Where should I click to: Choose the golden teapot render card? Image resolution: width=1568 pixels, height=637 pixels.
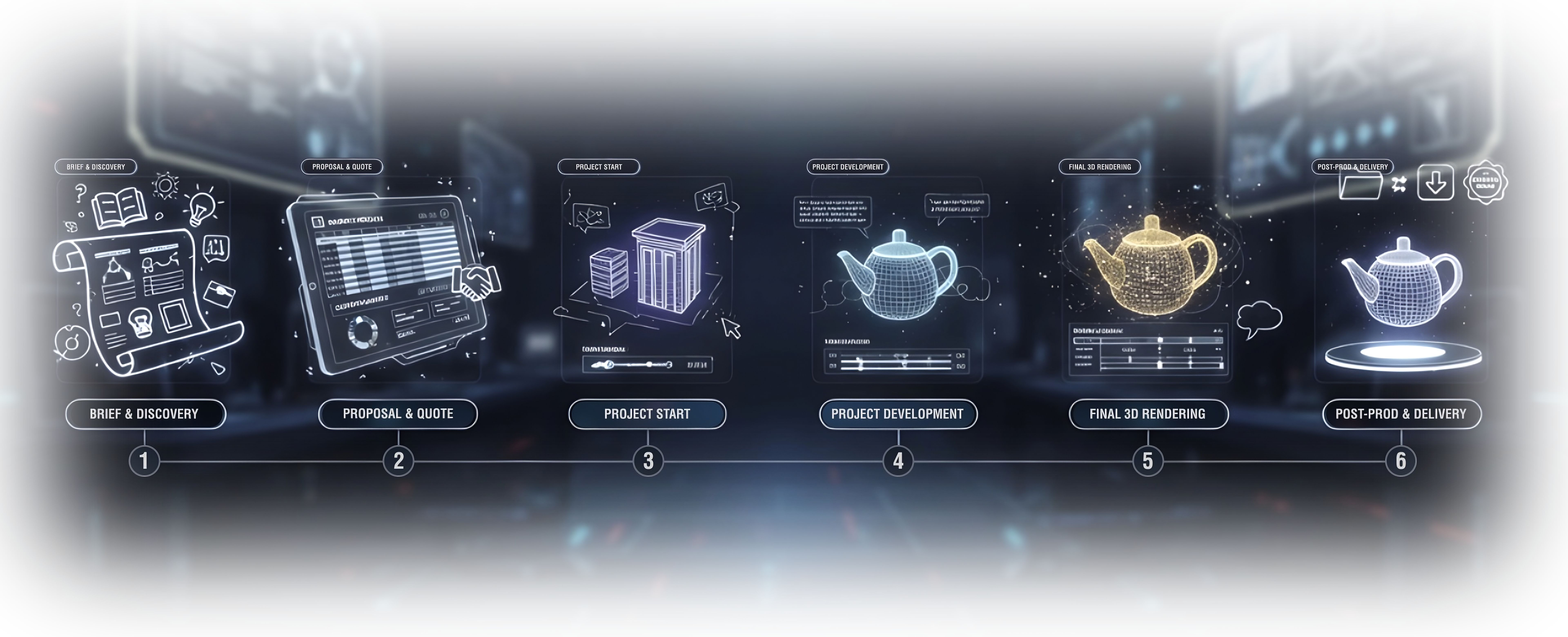(x=1147, y=280)
